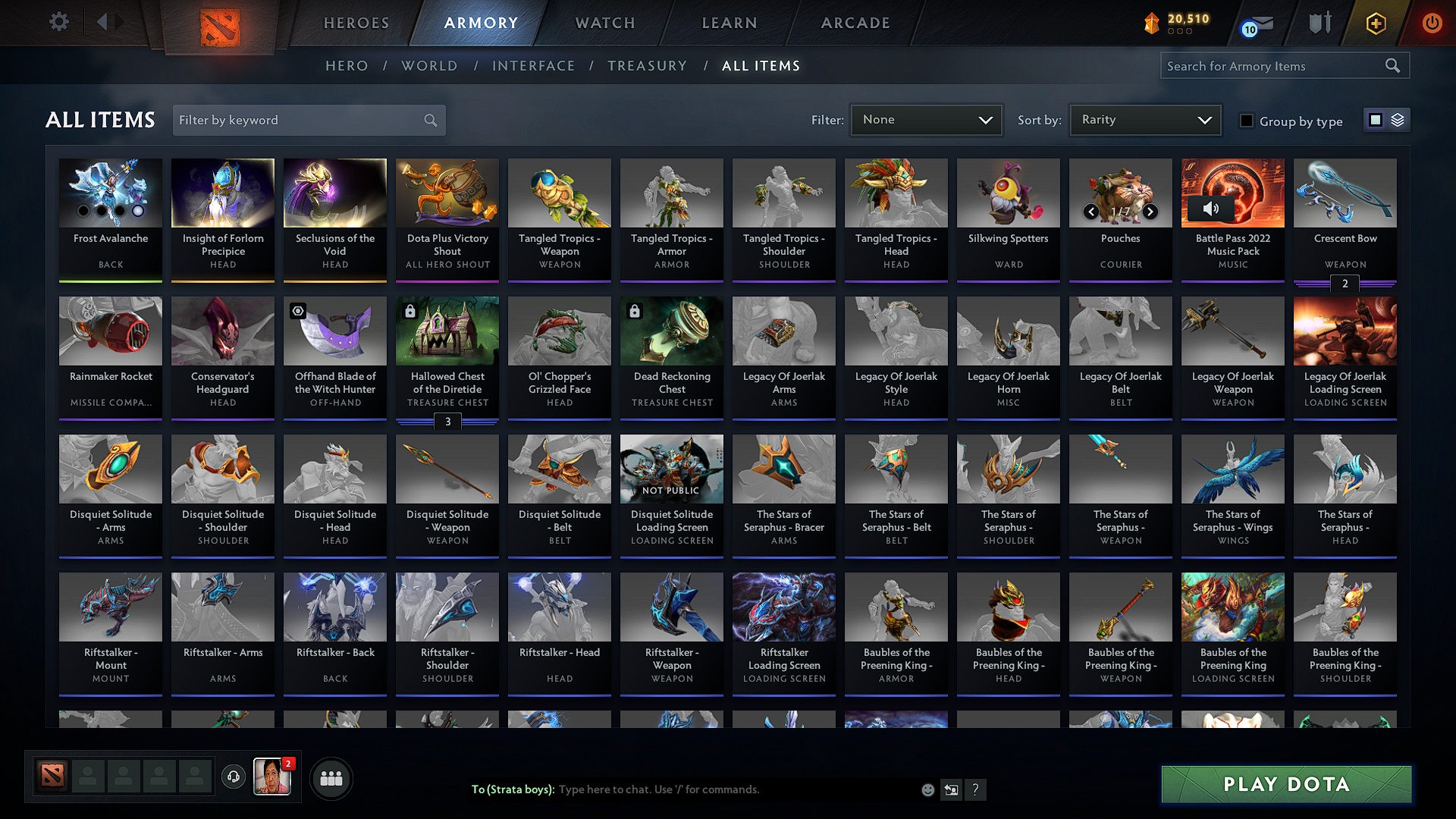Image resolution: width=1456 pixels, height=819 pixels.
Task: Open the Filter dropdown set to None
Action: point(926,119)
